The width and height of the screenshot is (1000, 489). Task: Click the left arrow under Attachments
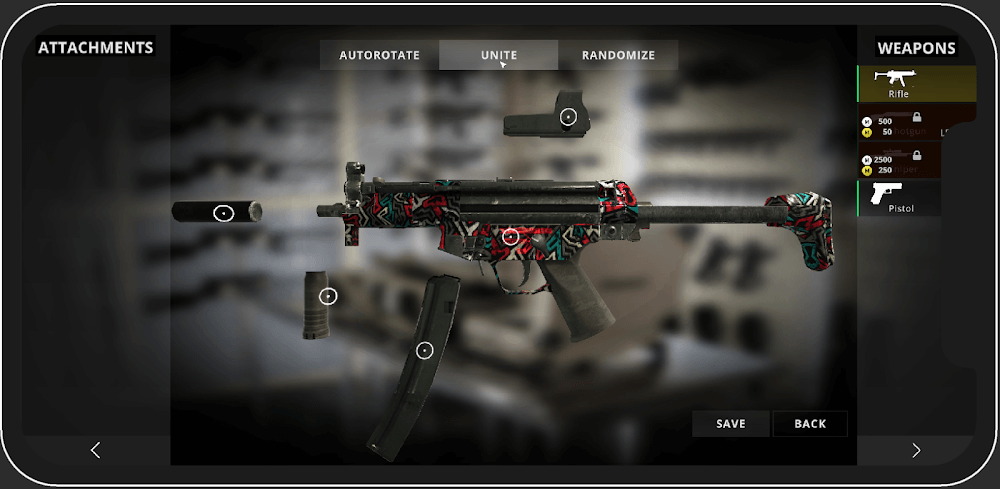96,451
